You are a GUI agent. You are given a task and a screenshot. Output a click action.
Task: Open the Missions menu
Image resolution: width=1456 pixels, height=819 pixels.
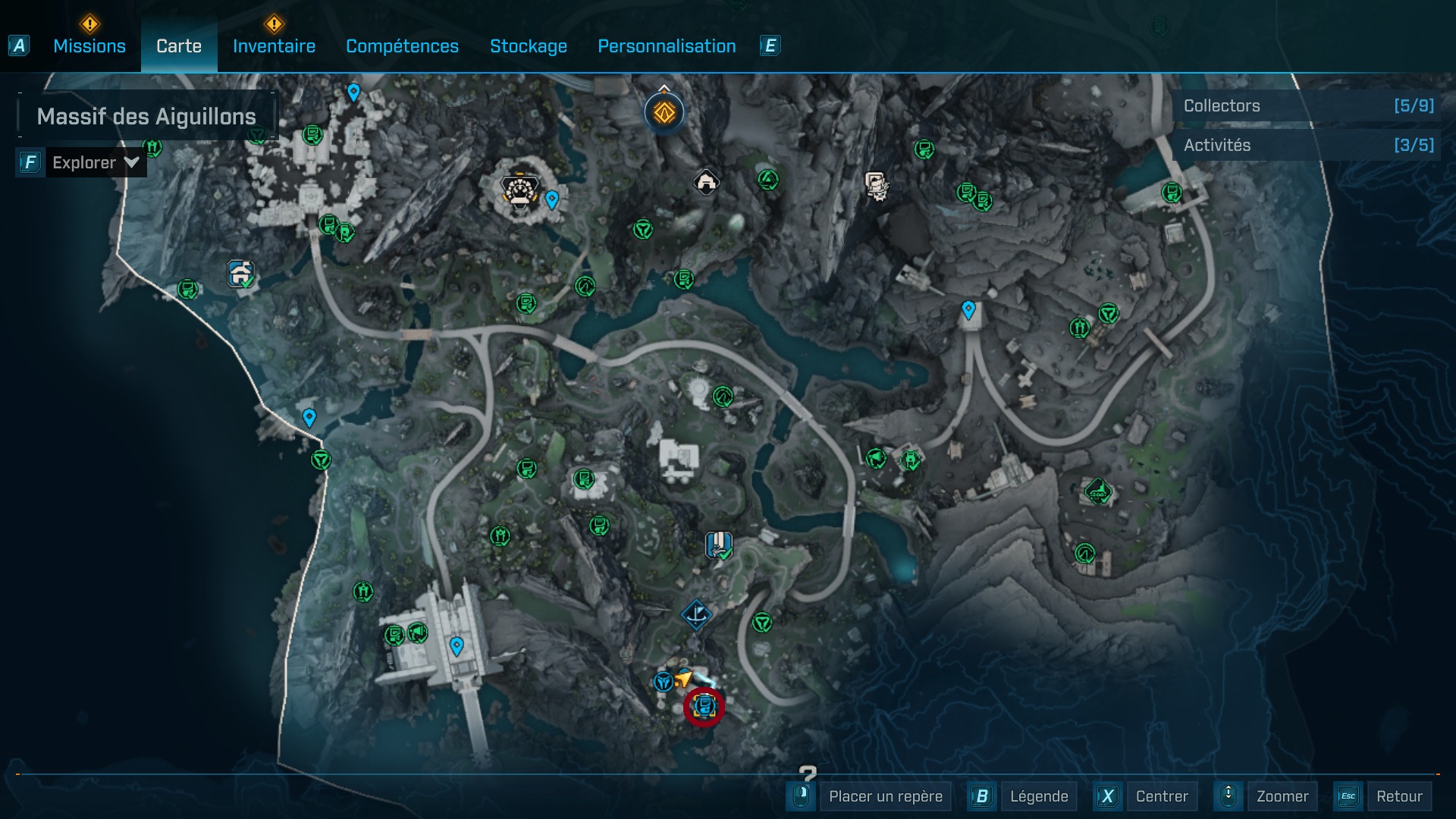[x=88, y=46]
